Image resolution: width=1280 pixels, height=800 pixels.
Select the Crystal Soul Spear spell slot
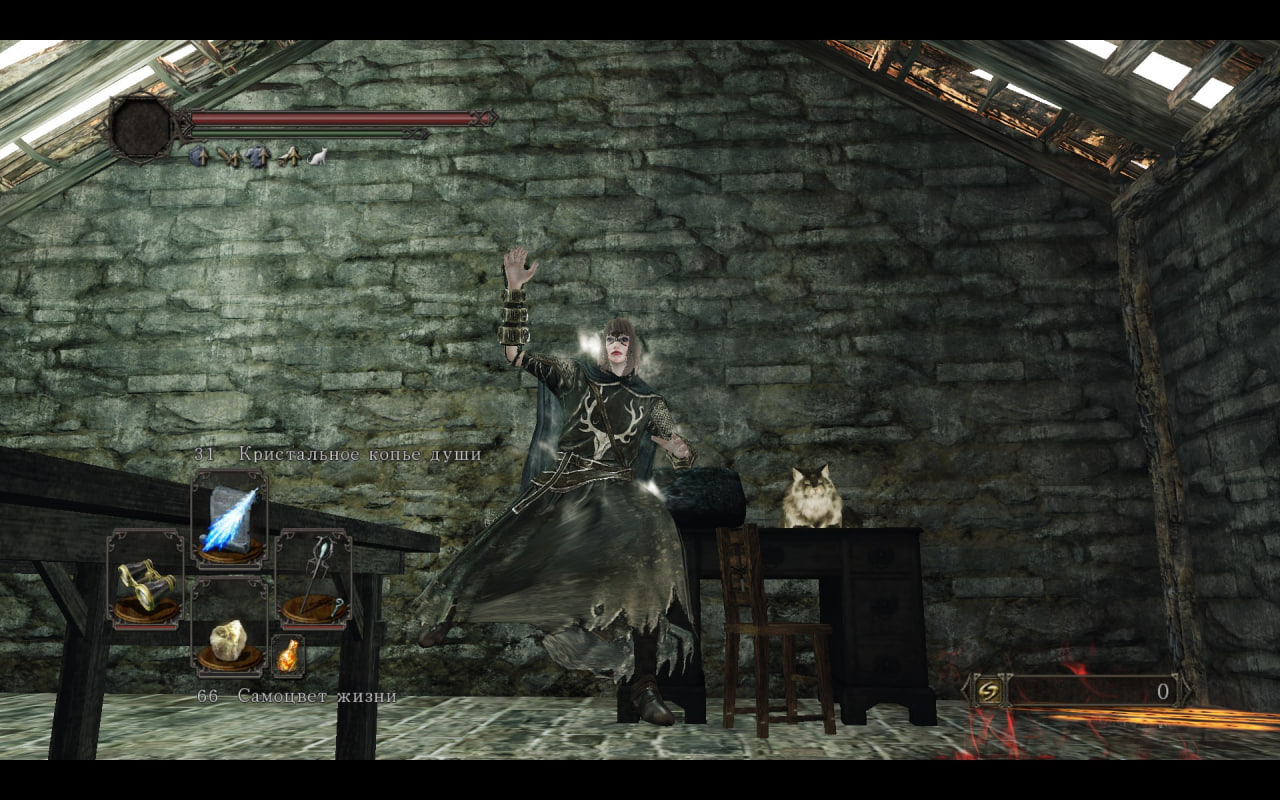229,520
